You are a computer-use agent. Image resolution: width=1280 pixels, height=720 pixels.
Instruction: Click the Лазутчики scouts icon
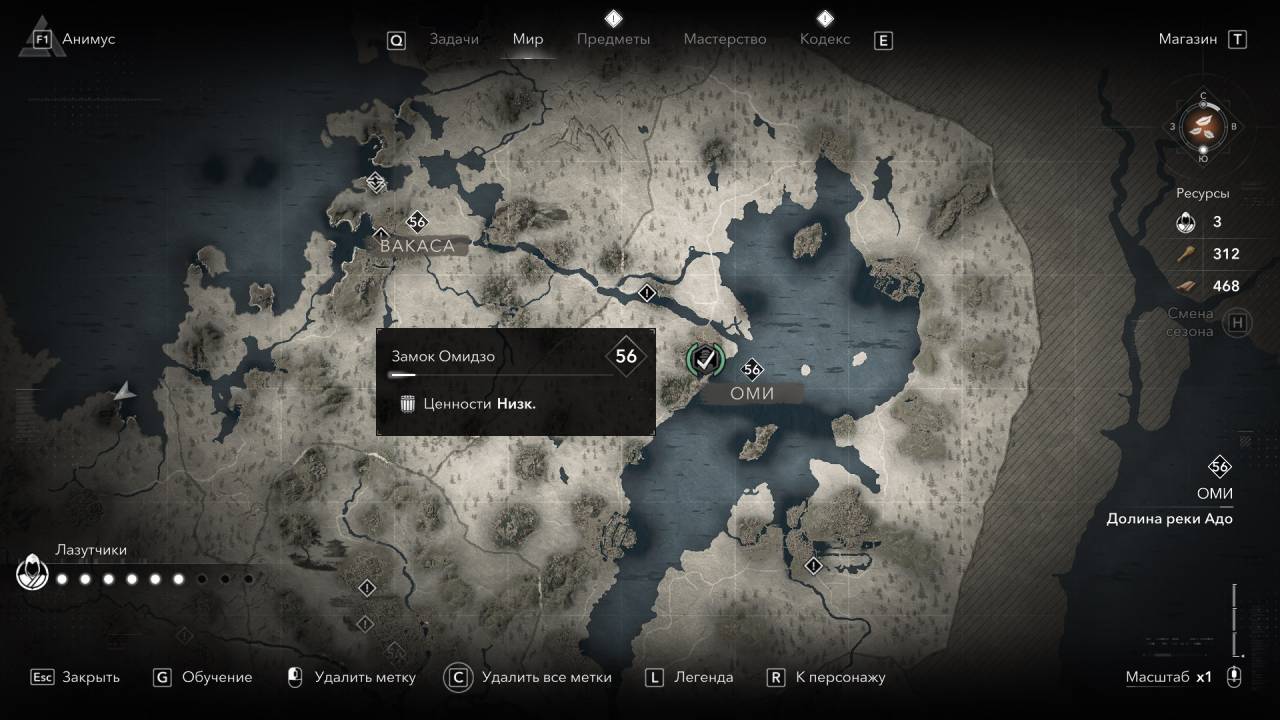(x=33, y=573)
